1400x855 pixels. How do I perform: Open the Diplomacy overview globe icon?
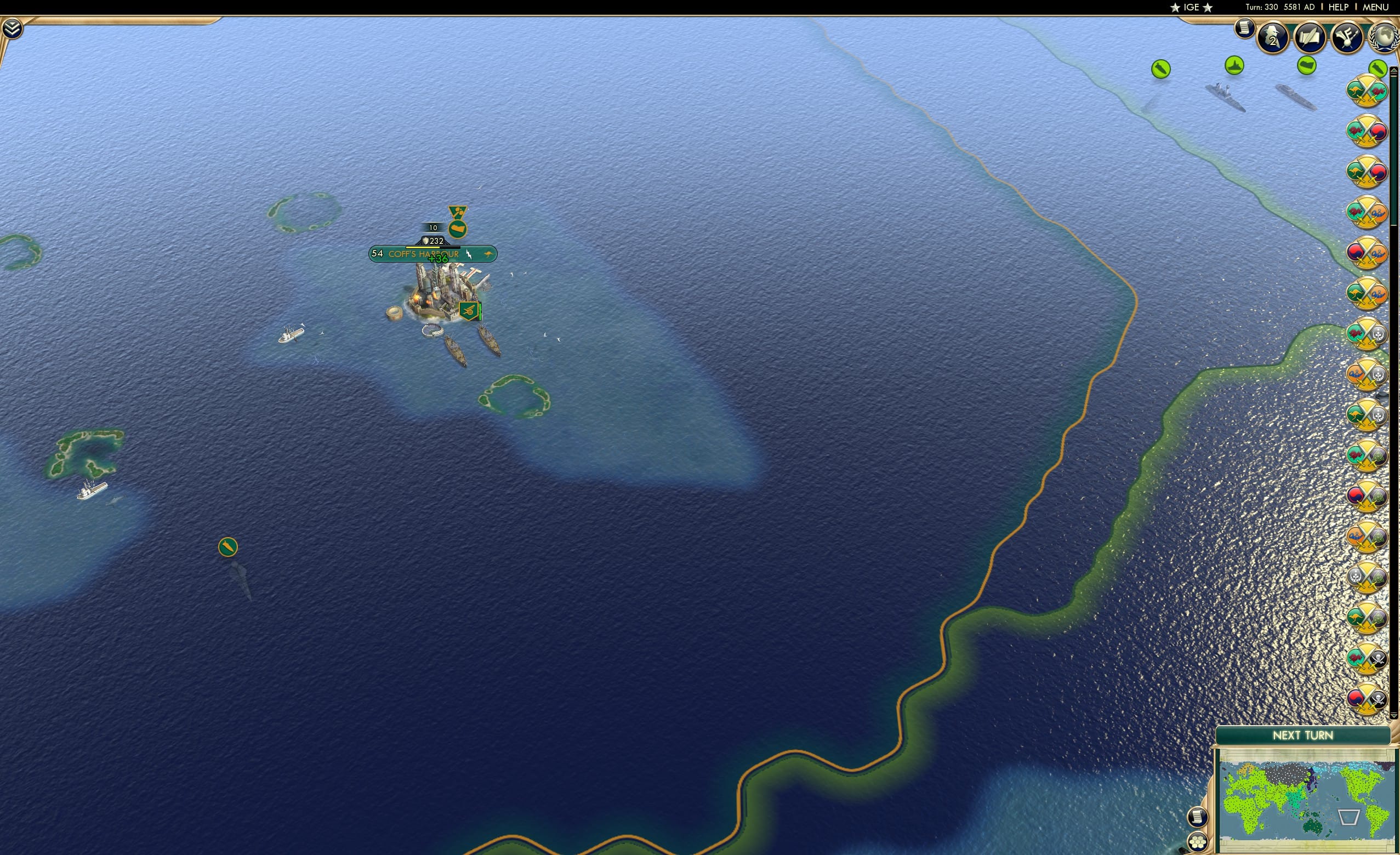coord(1385,35)
